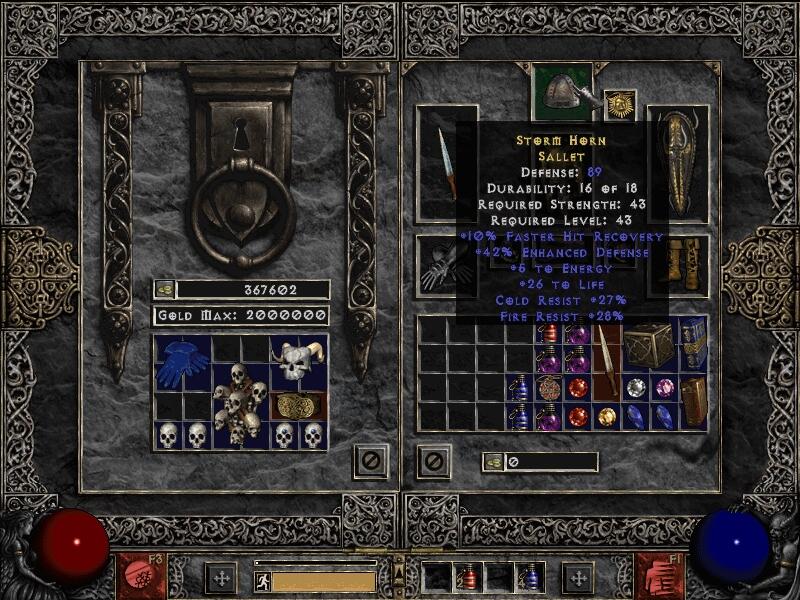This screenshot has width=800, height=600.
Task: Select the golden belt in stash
Action: (x=299, y=406)
